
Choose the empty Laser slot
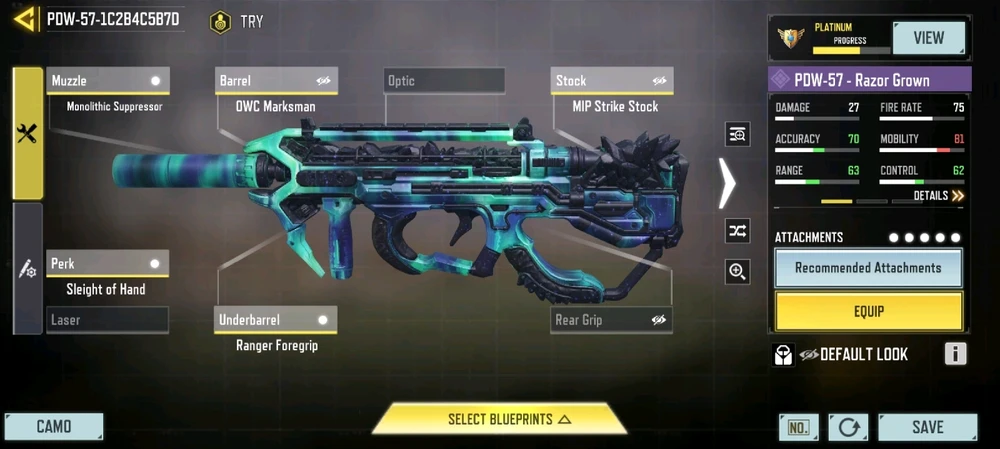point(108,320)
